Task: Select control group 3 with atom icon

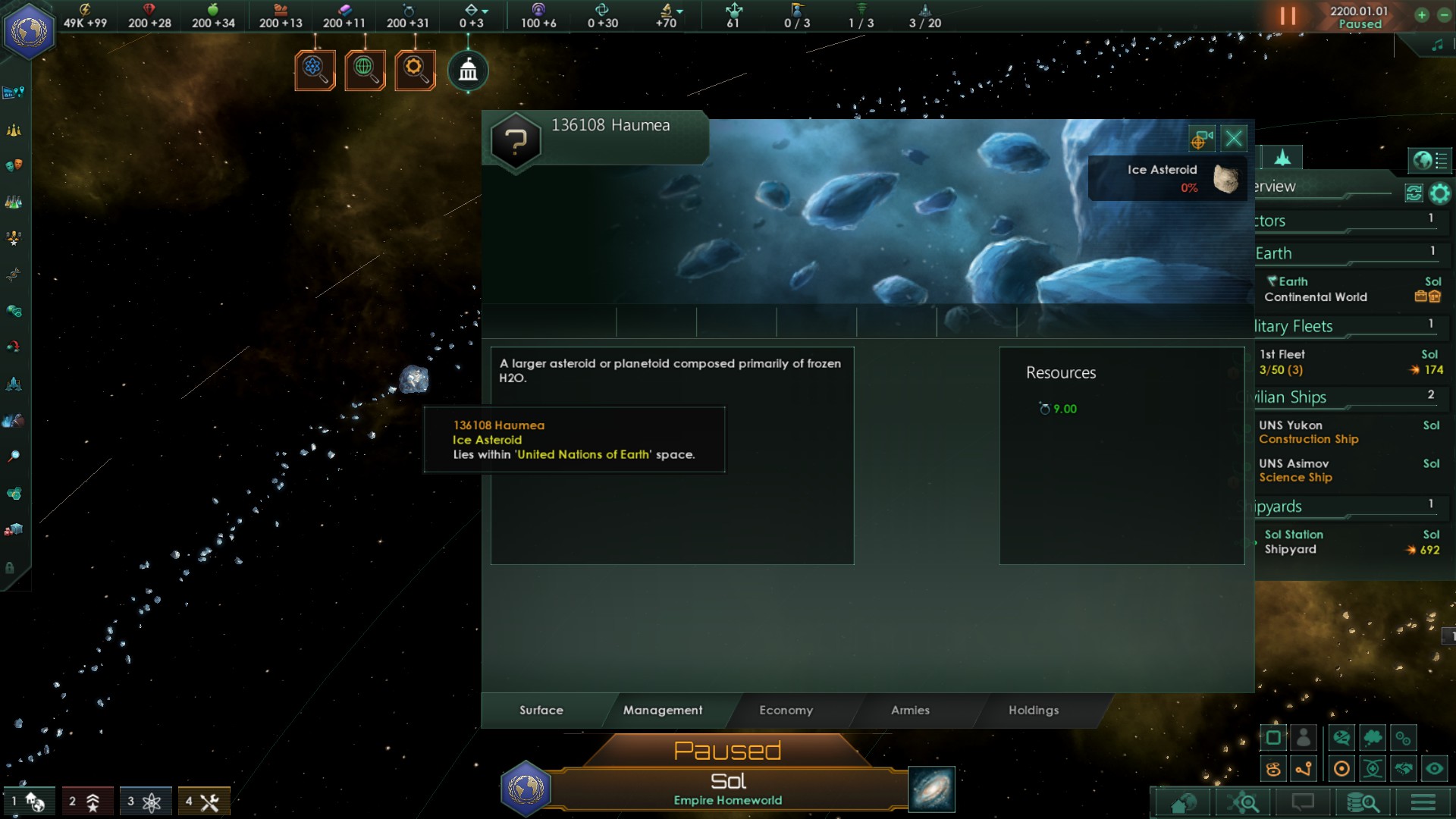Action: (x=144, y=802)
